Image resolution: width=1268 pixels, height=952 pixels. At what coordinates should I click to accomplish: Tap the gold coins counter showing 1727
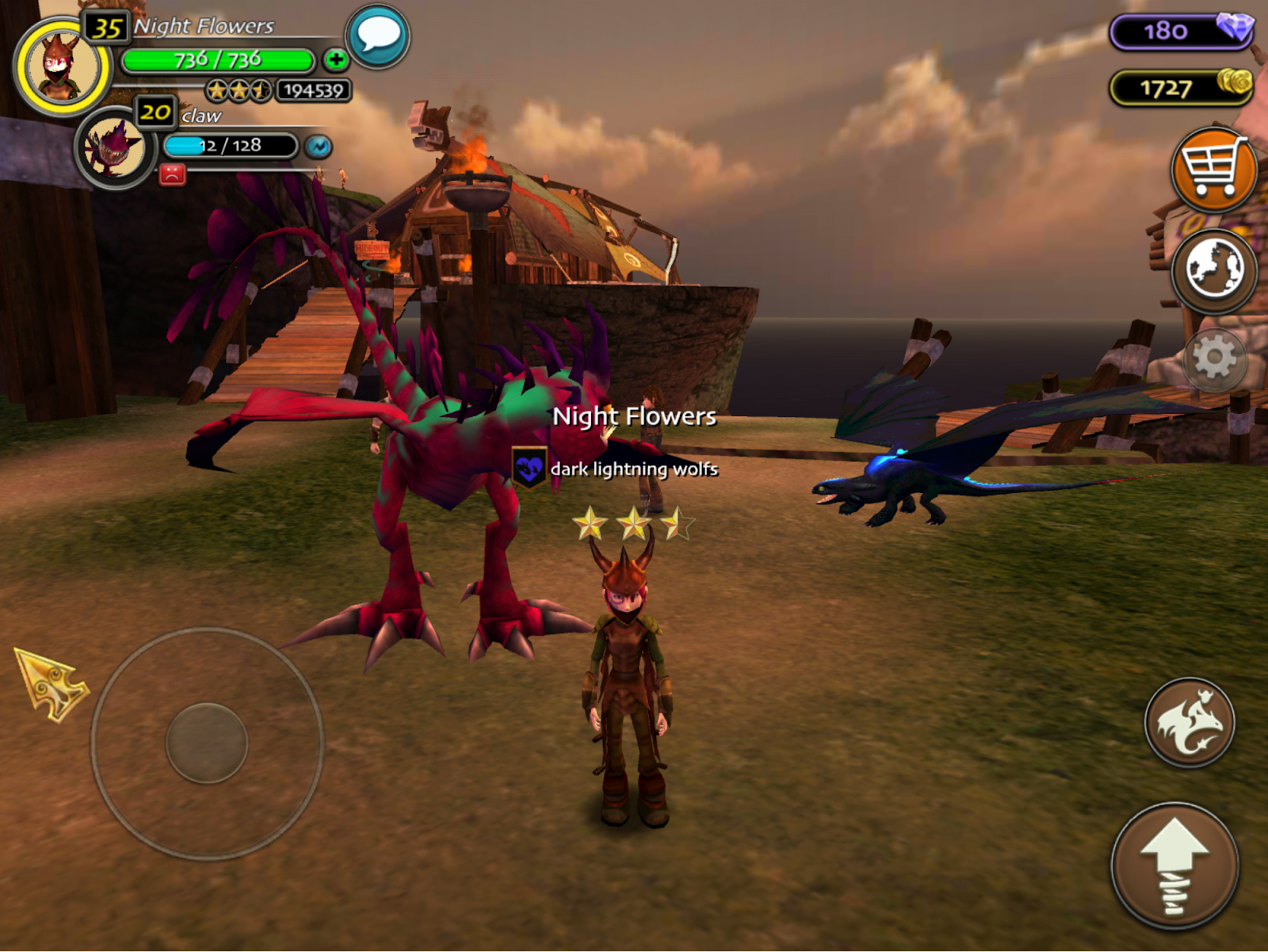click(1181, 87)
